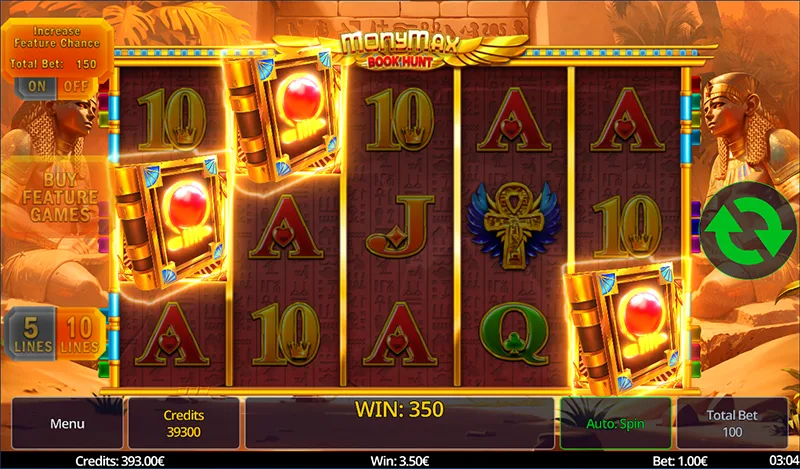
Task: Select 10 Lines option
Action: coord(79,335)
